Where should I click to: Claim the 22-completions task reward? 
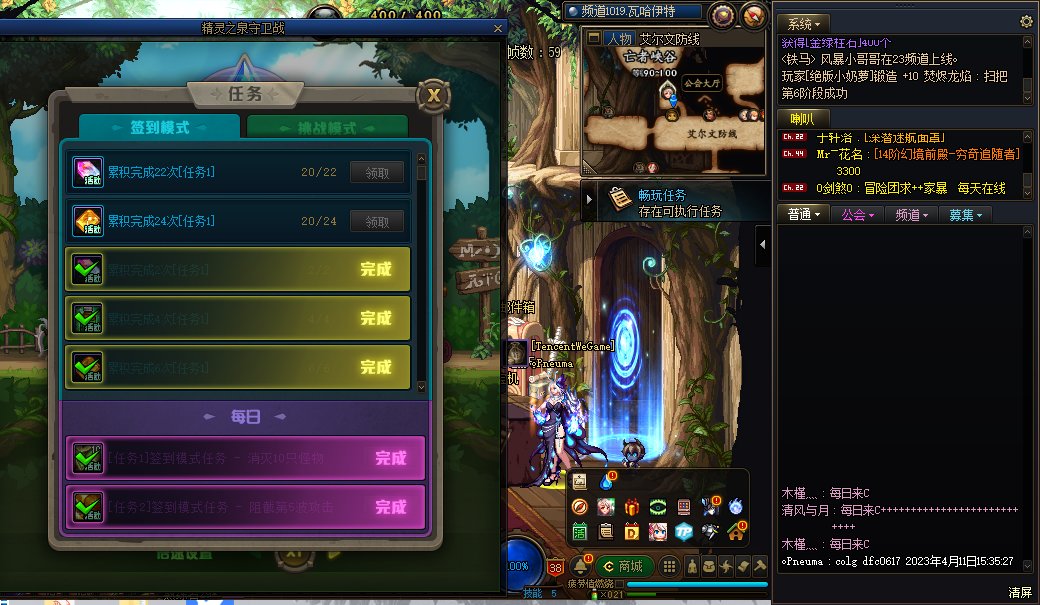376,172
